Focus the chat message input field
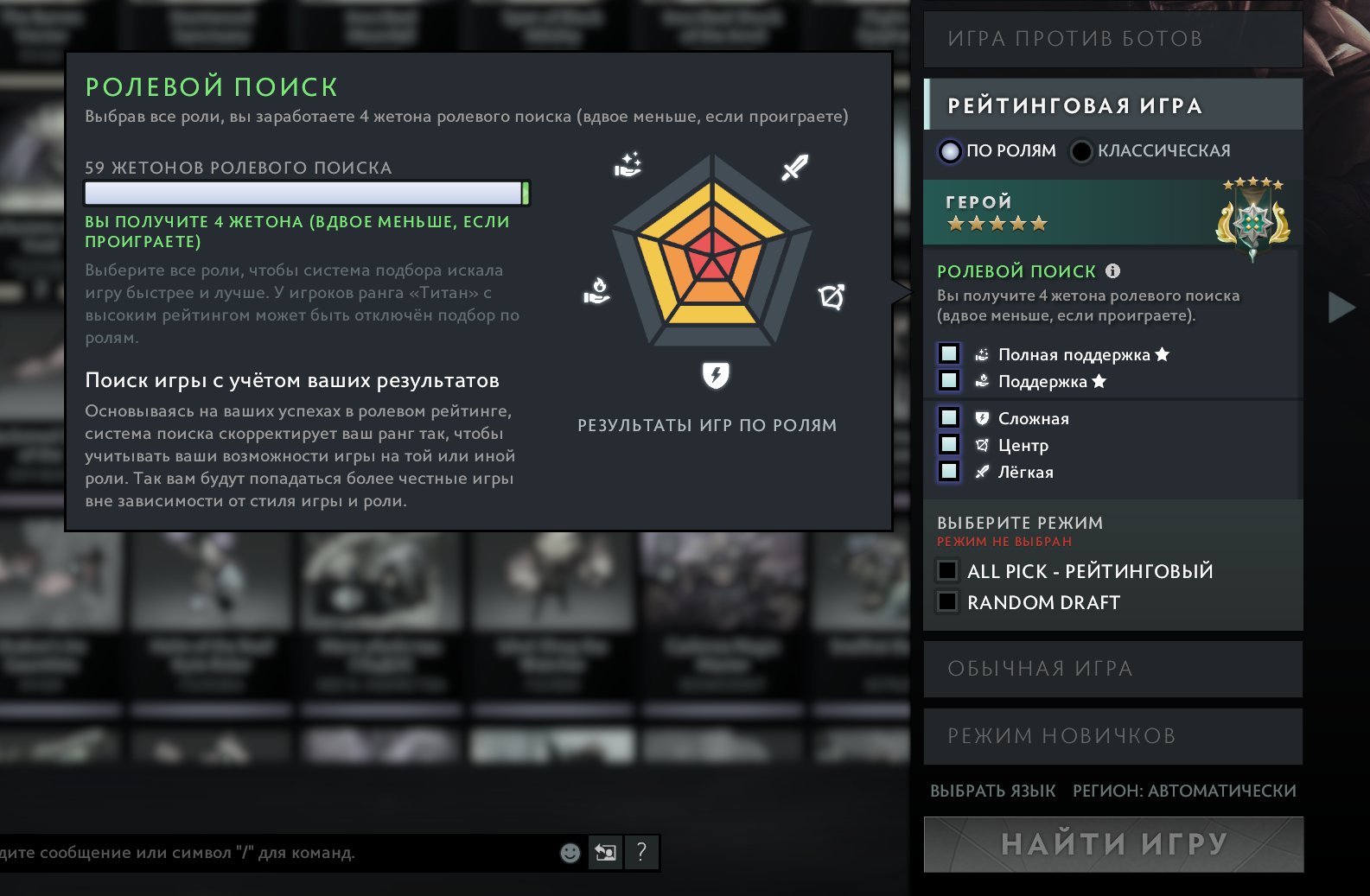This screenshot has width=1370, height=896. (x=259, y=853)
